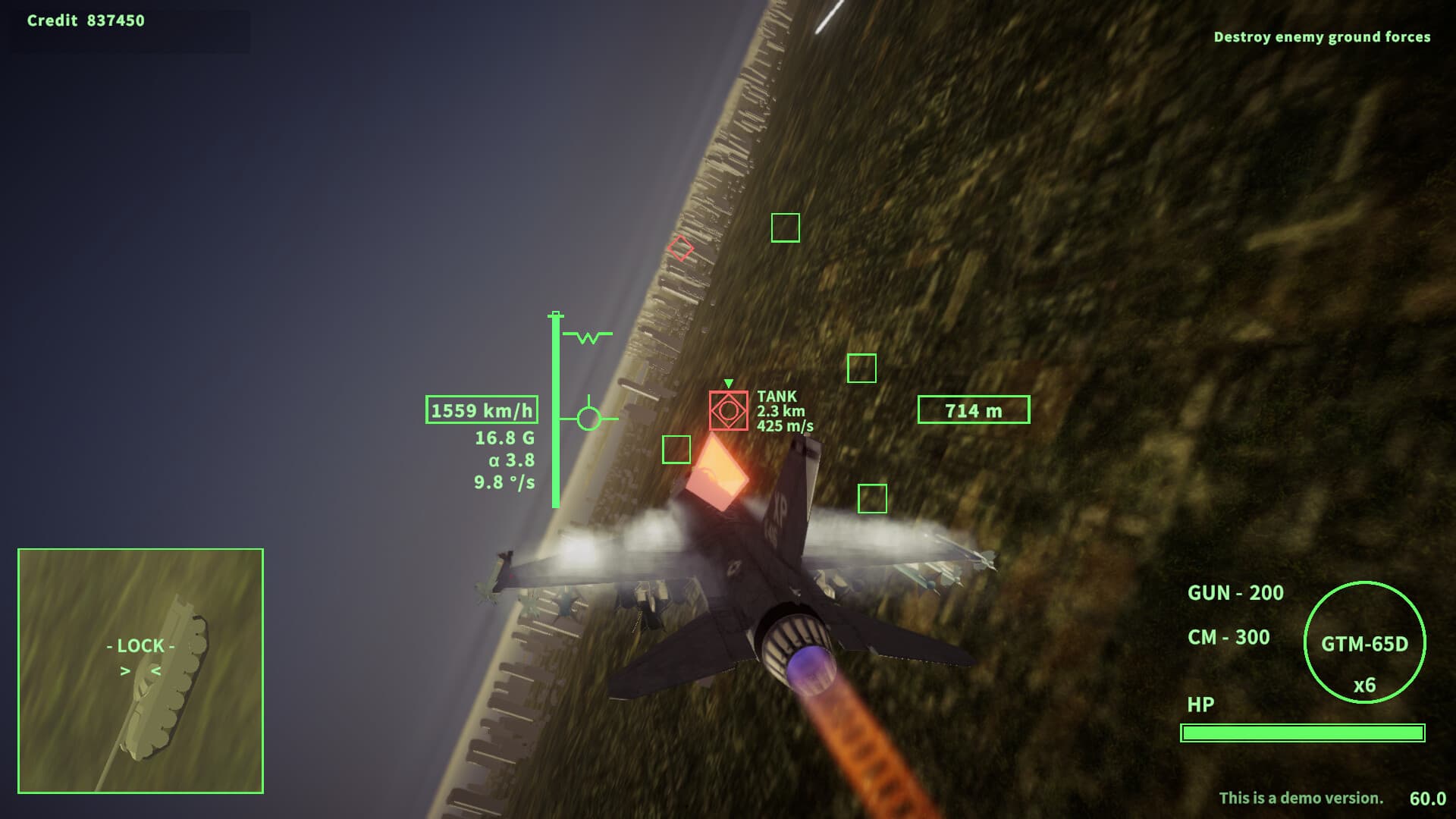Select the Credit 837450 header
Viewport: 1456px width, 819px height.
coord(87,20)
